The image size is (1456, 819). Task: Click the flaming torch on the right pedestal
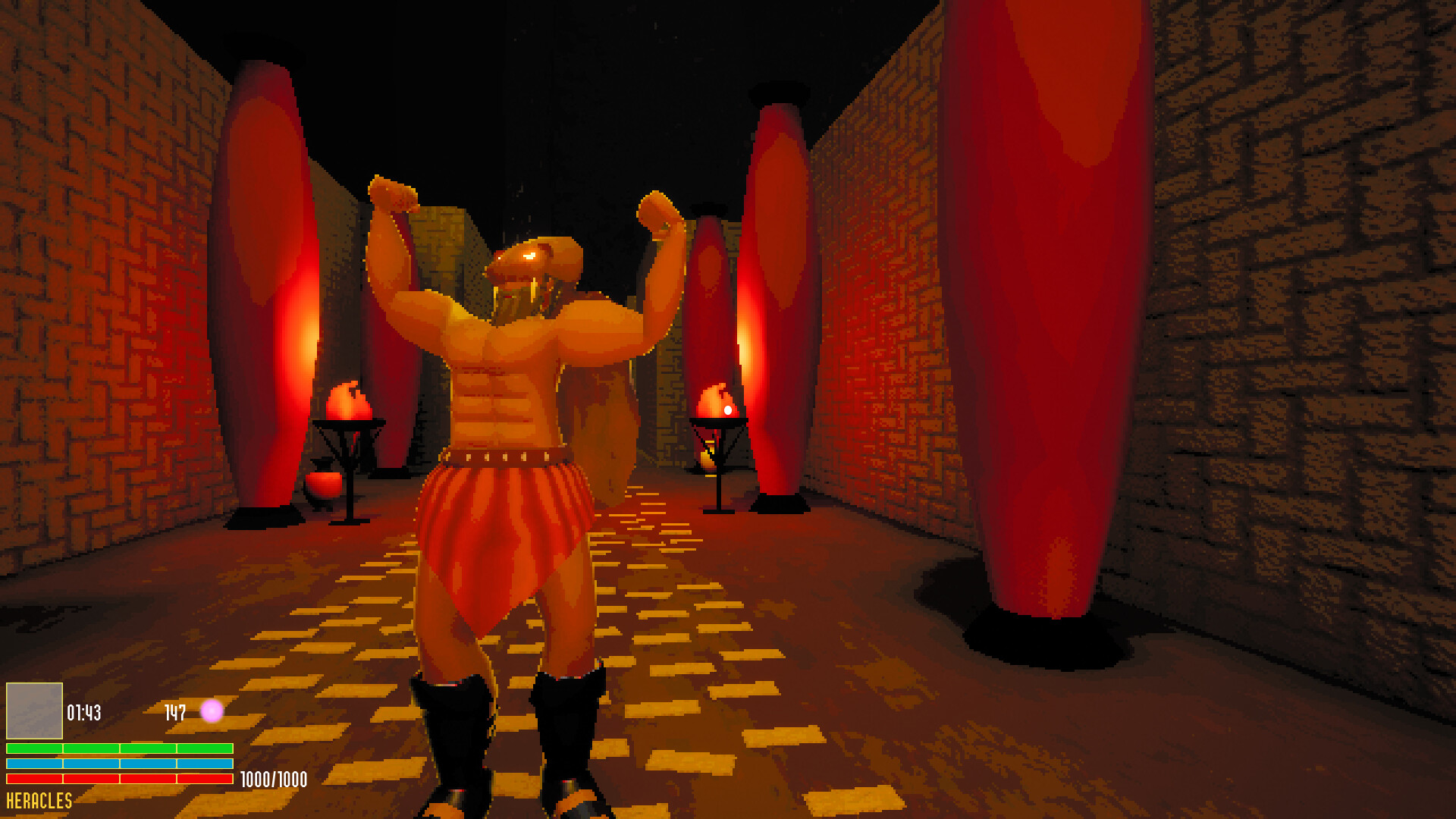pos(717,398)
